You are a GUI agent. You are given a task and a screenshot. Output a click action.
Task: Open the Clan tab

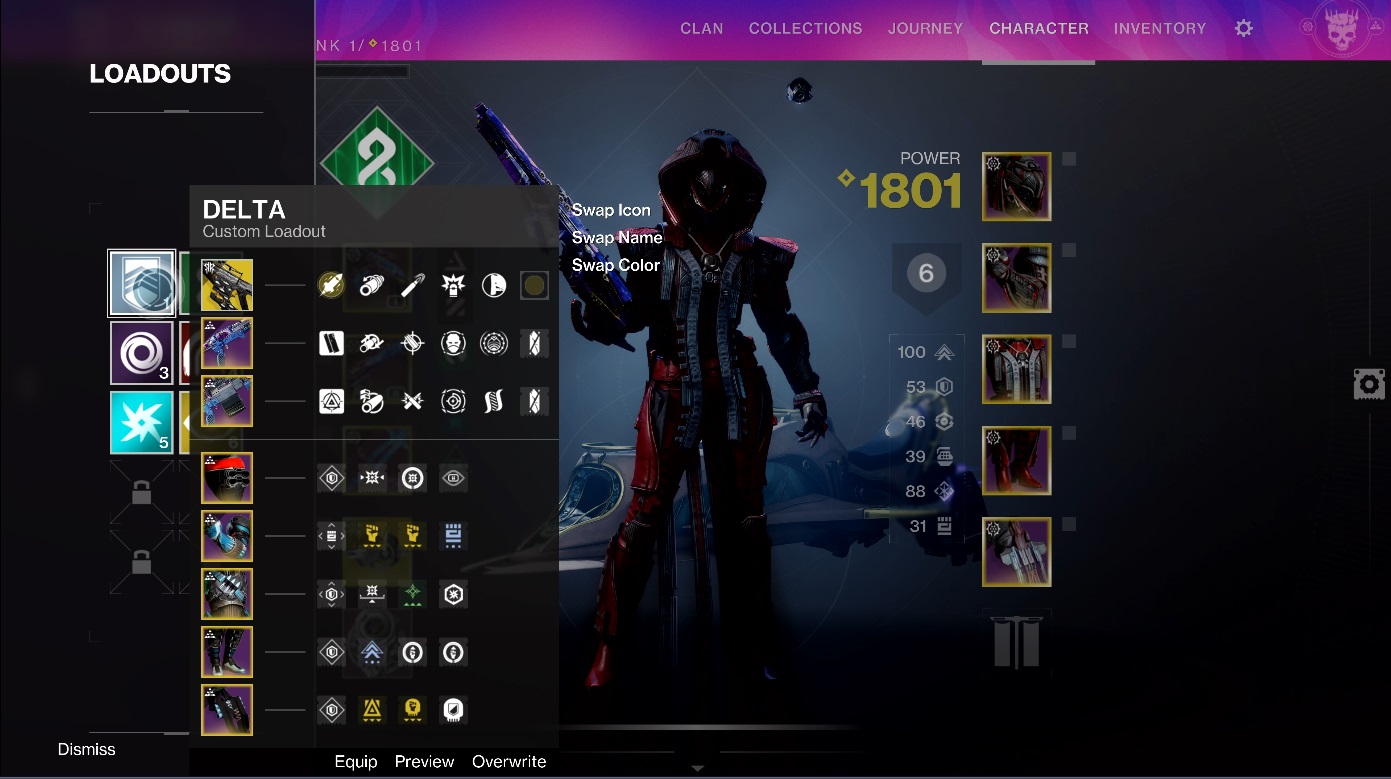pyautogui.click(x=701, y=28)
